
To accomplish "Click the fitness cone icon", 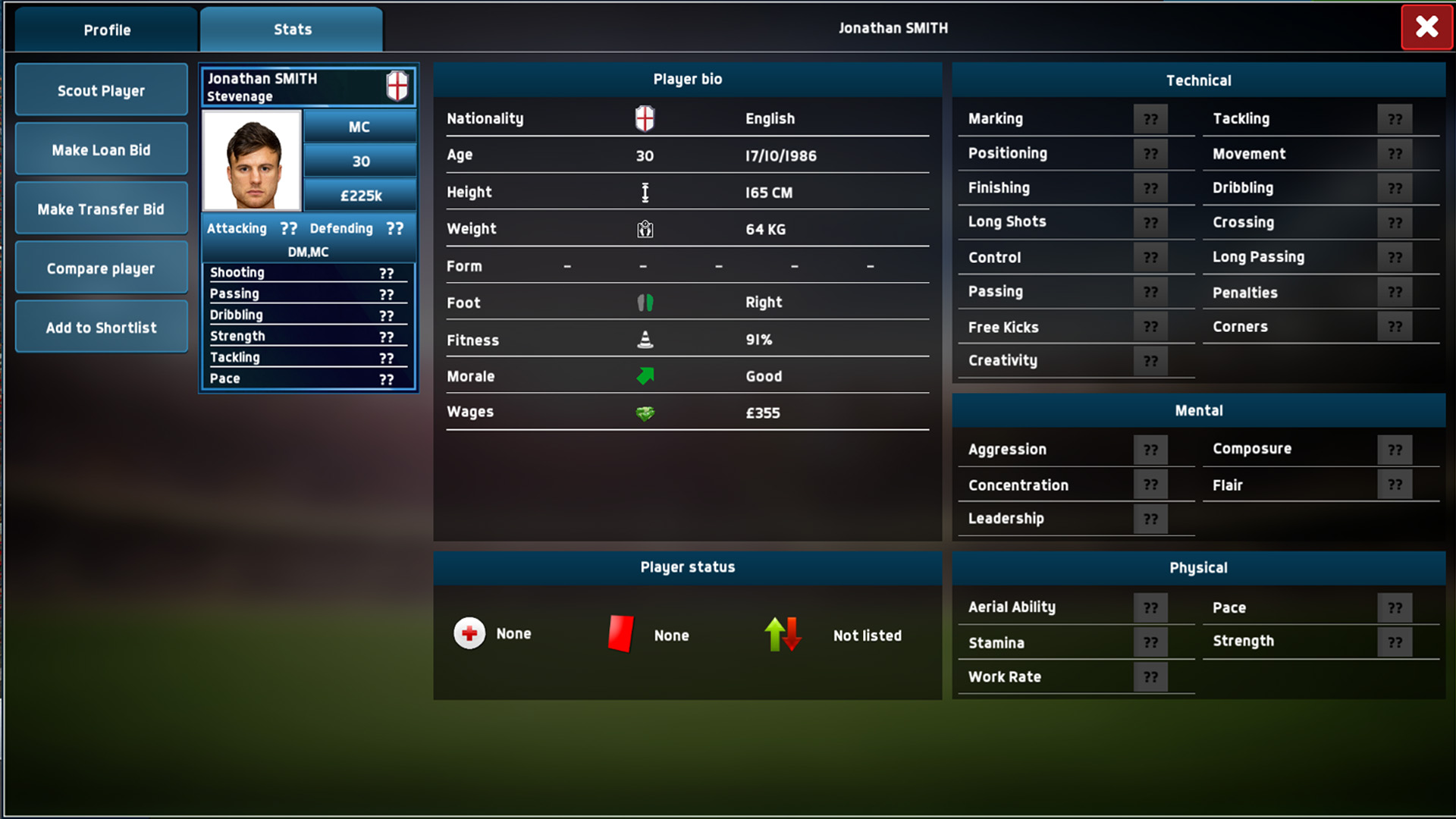I will pos(644,339).
